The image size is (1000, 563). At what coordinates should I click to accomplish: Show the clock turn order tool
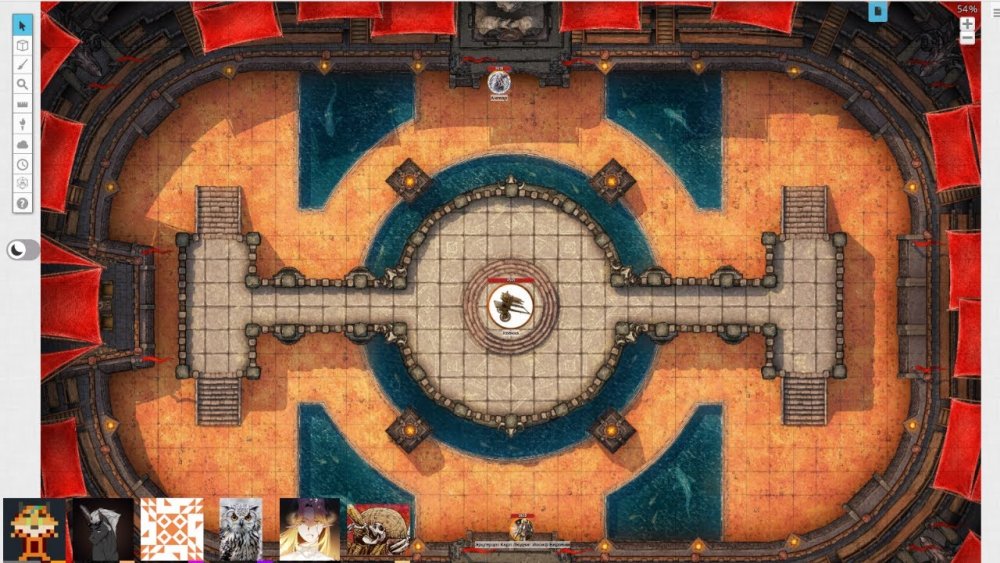(x=23, y=164)
